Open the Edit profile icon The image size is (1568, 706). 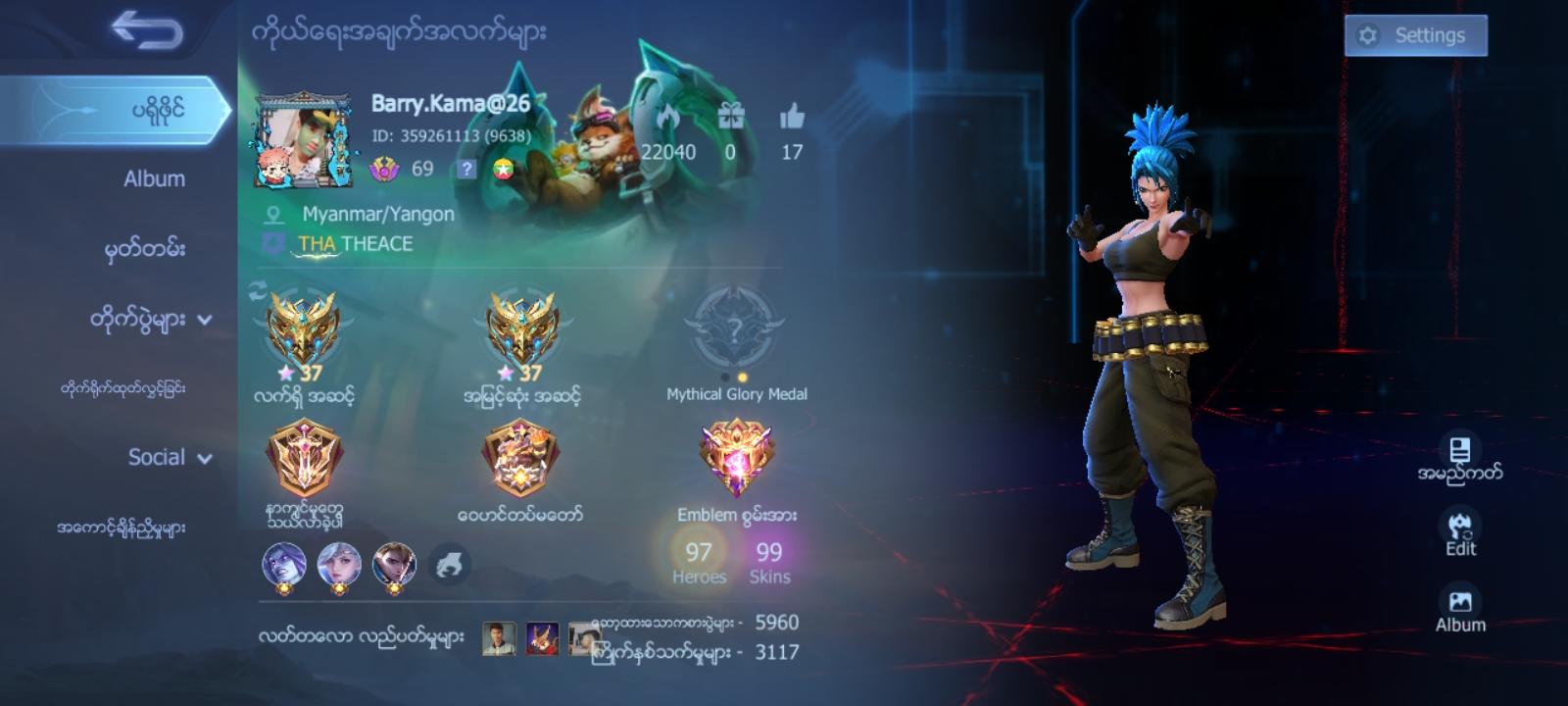1459,525
